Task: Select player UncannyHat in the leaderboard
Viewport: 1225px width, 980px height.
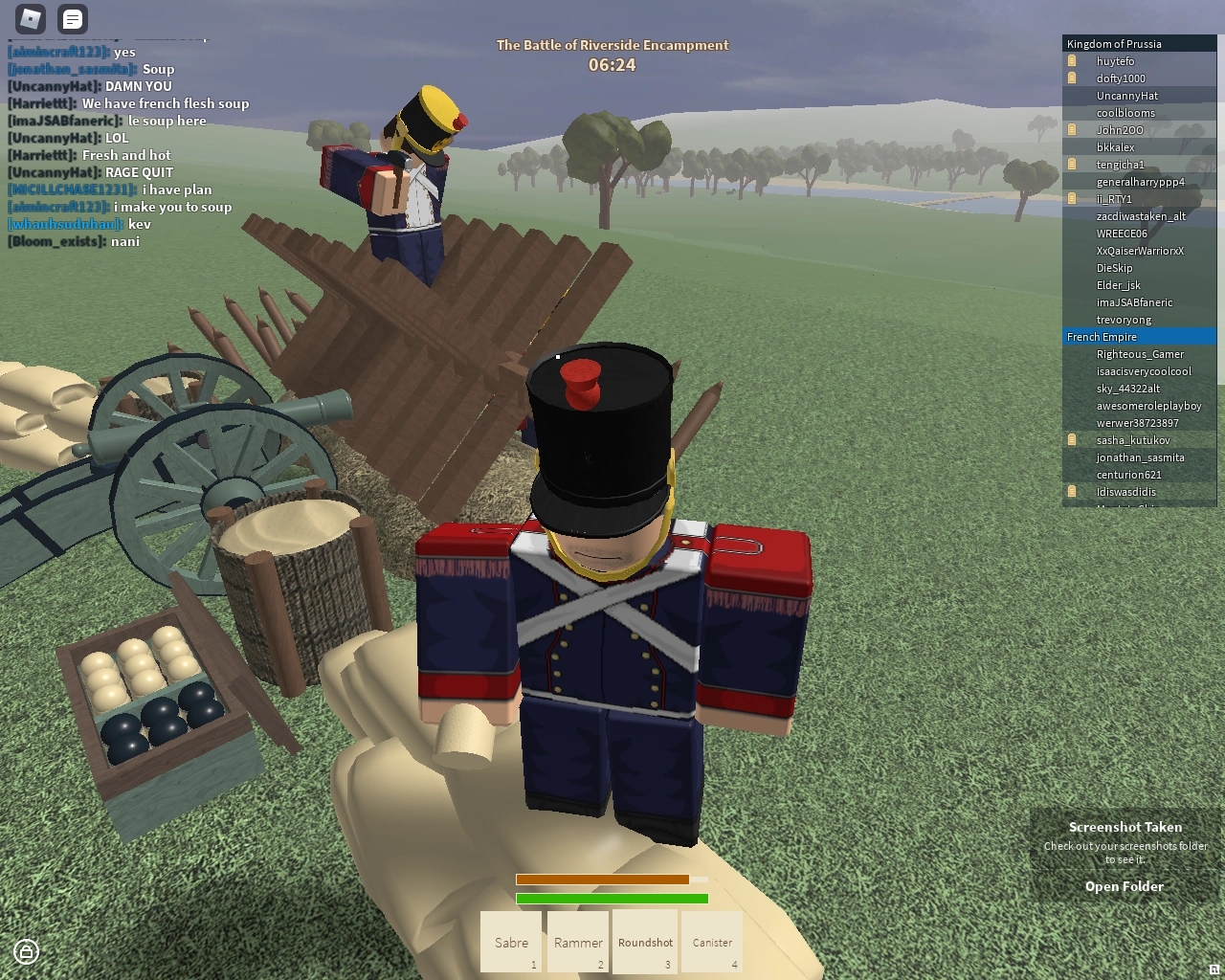Action: 1127,95
